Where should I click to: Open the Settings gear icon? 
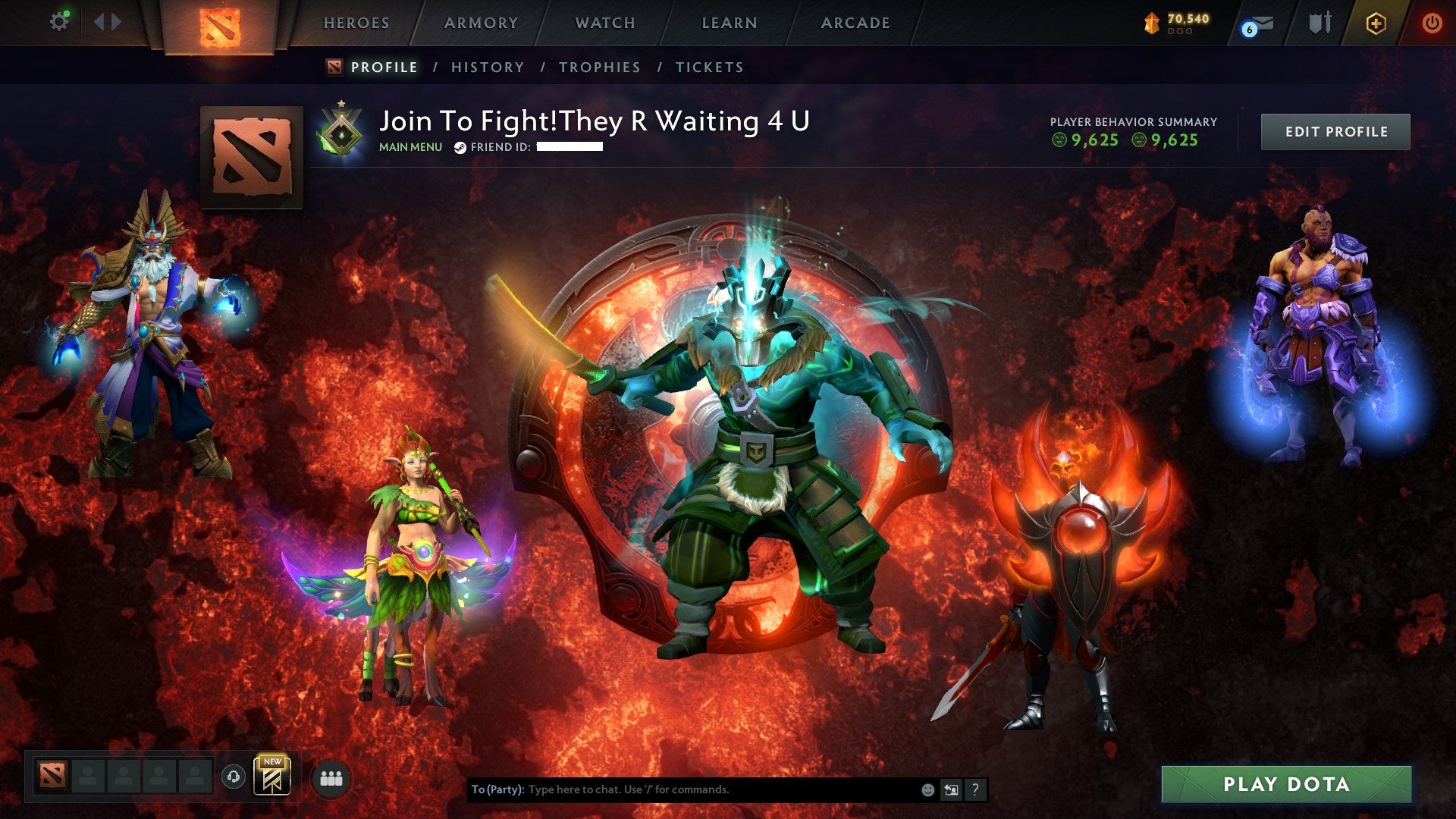click(59, 21)
